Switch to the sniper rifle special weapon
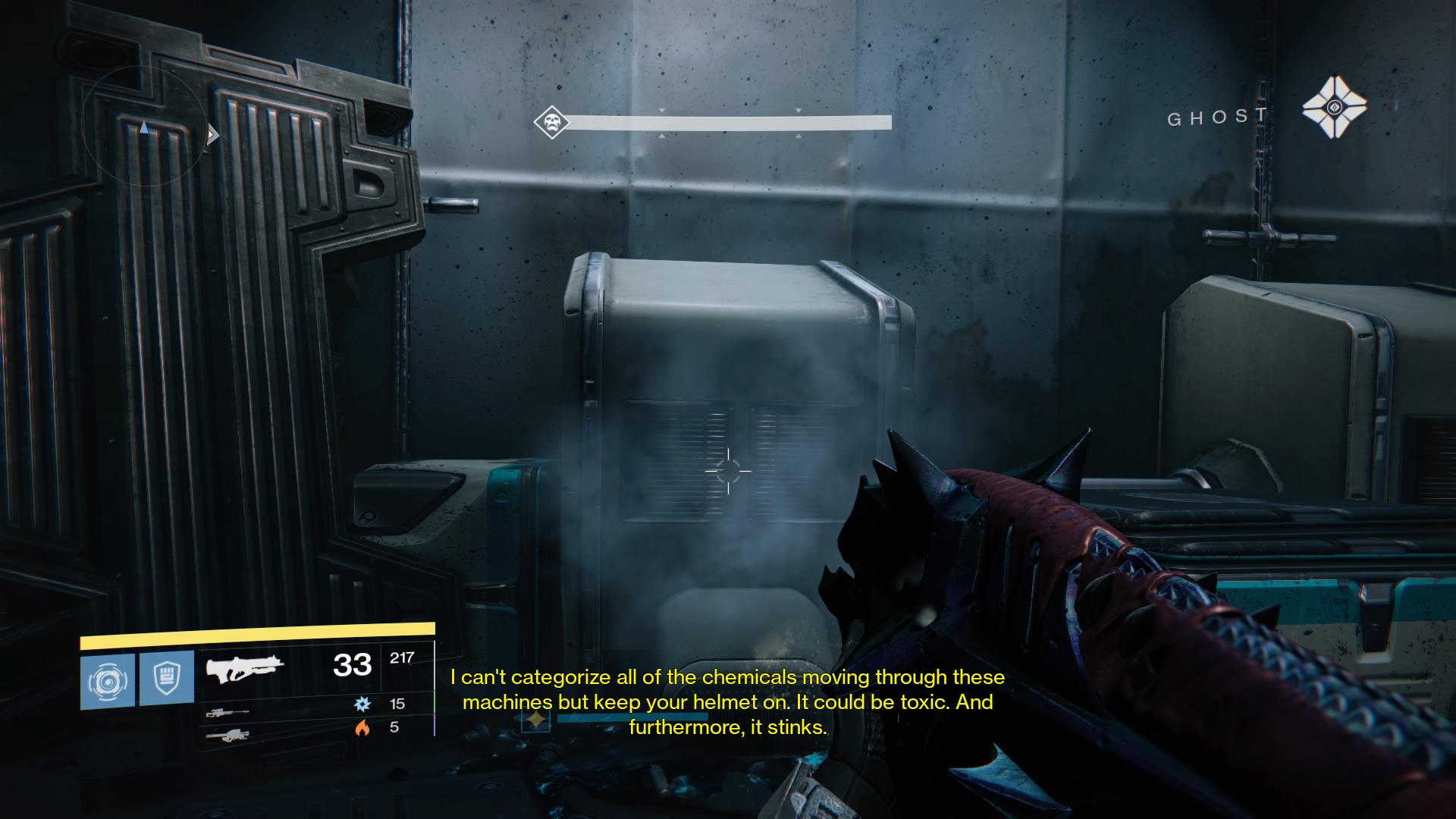Viewport: 1456px width, 819px height. pyautogui.click(x=227, y=713)
